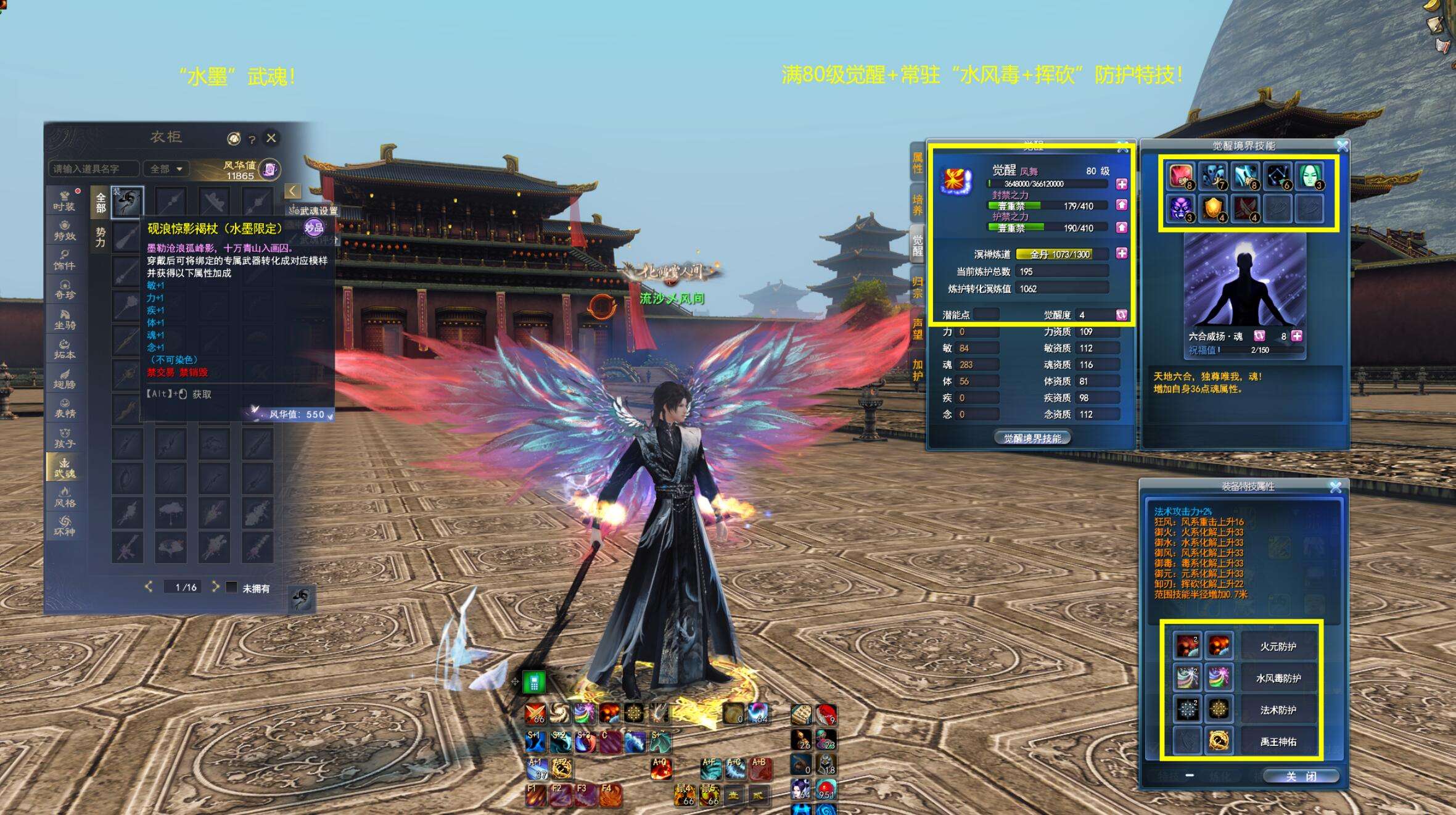Select the 禹王神佑 golden dragon icon
The width and height of the screenshot is (1456, 815).
1218,741
